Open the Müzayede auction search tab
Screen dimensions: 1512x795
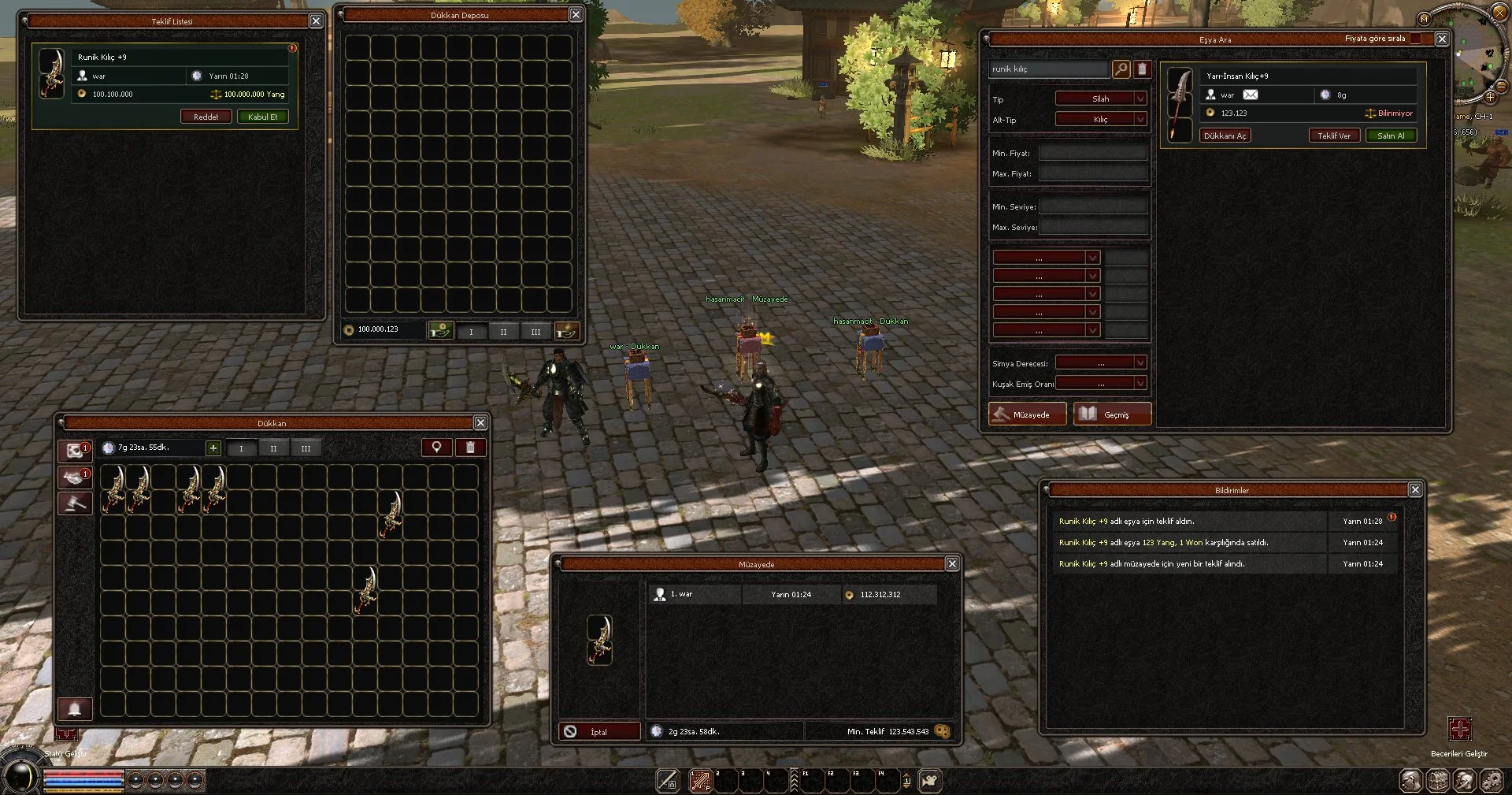click(1028, 414)
